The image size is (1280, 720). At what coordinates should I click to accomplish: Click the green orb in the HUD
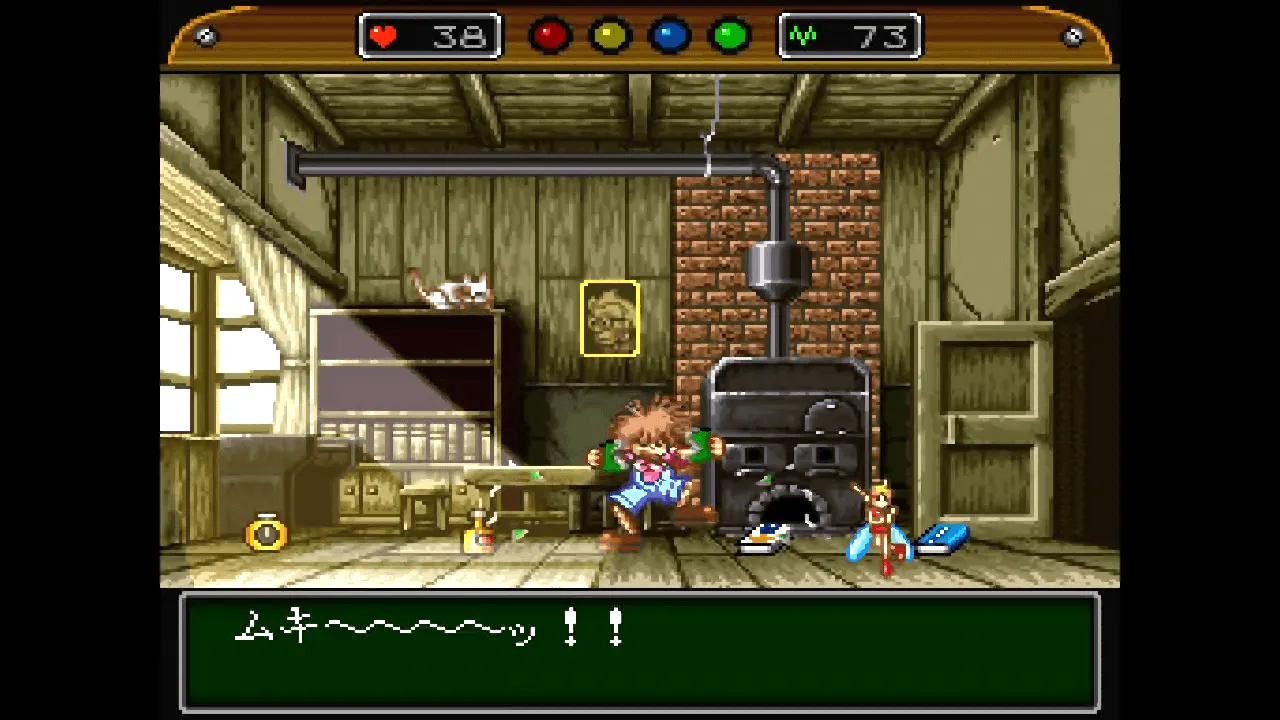click(x=728, y=35)
